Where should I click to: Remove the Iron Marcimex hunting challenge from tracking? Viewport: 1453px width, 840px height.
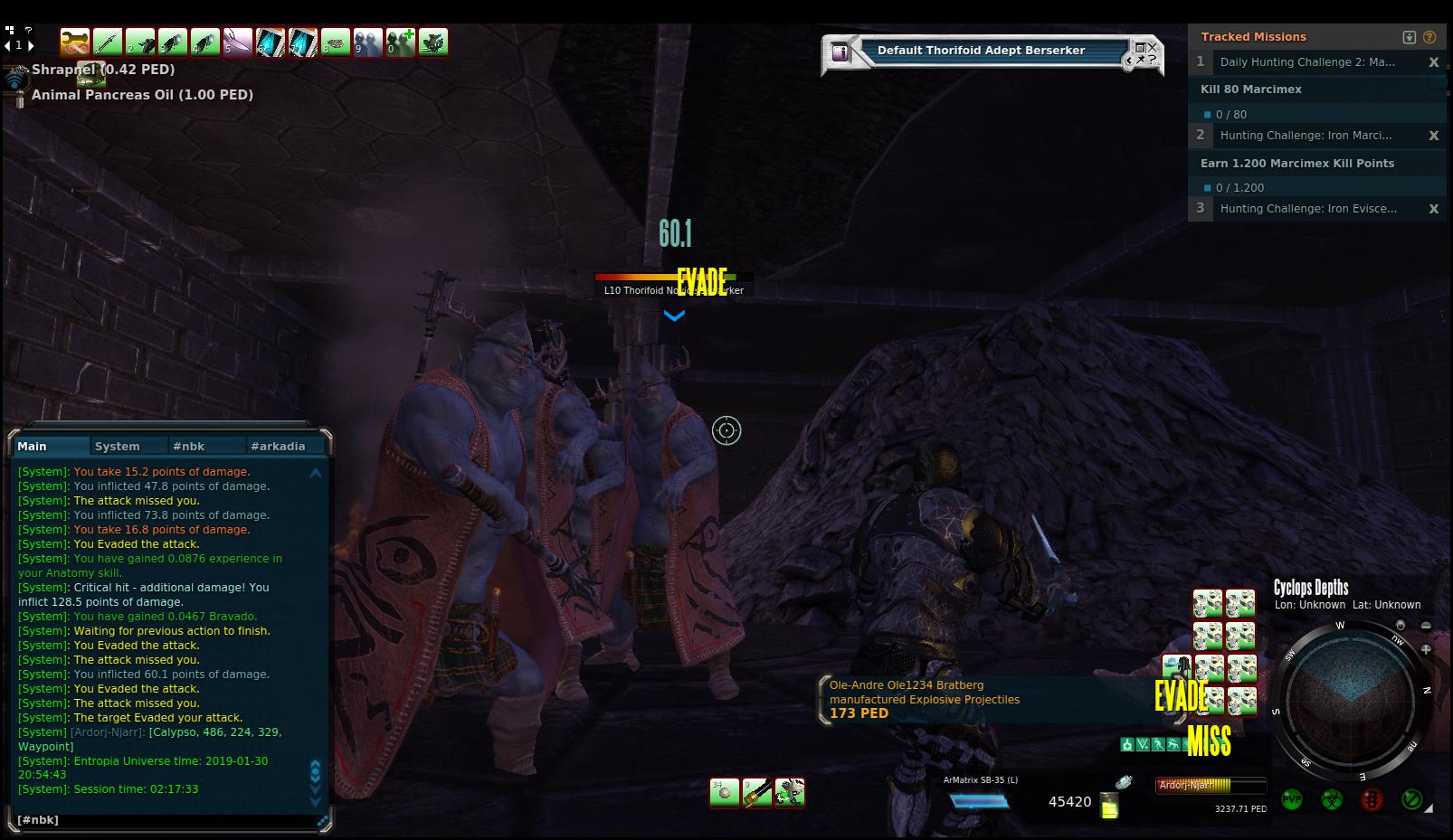tap(1433, 136)
